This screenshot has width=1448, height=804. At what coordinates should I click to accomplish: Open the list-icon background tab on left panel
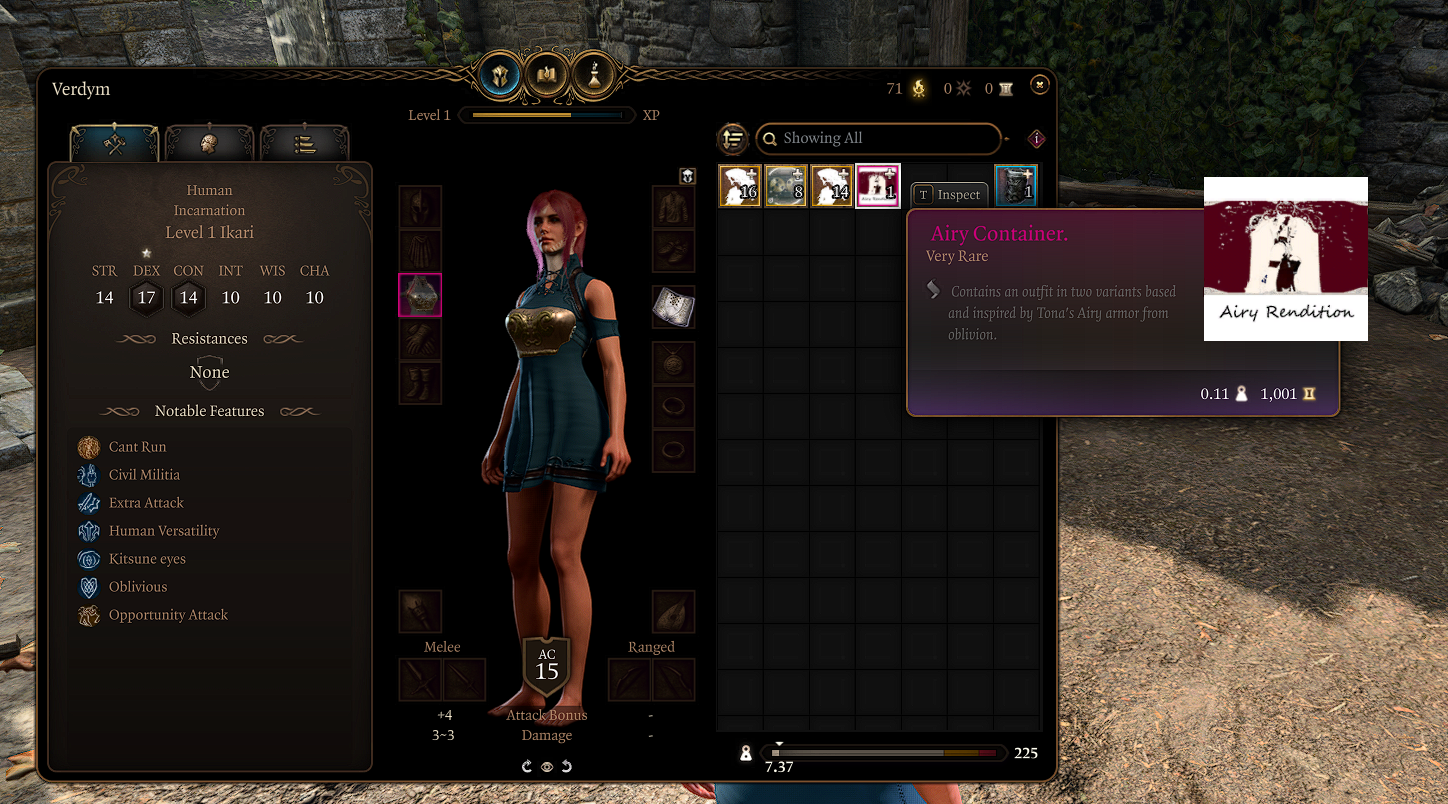click(305, 144)
